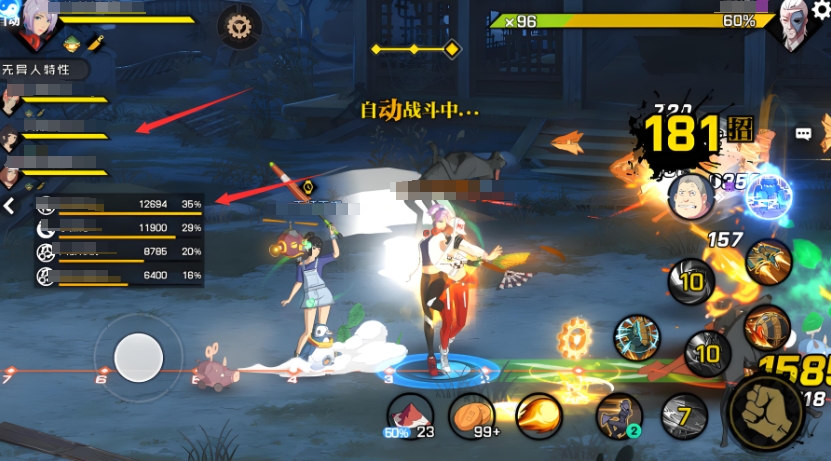Activate the fireball skill
831x461 pixels.
539,414
